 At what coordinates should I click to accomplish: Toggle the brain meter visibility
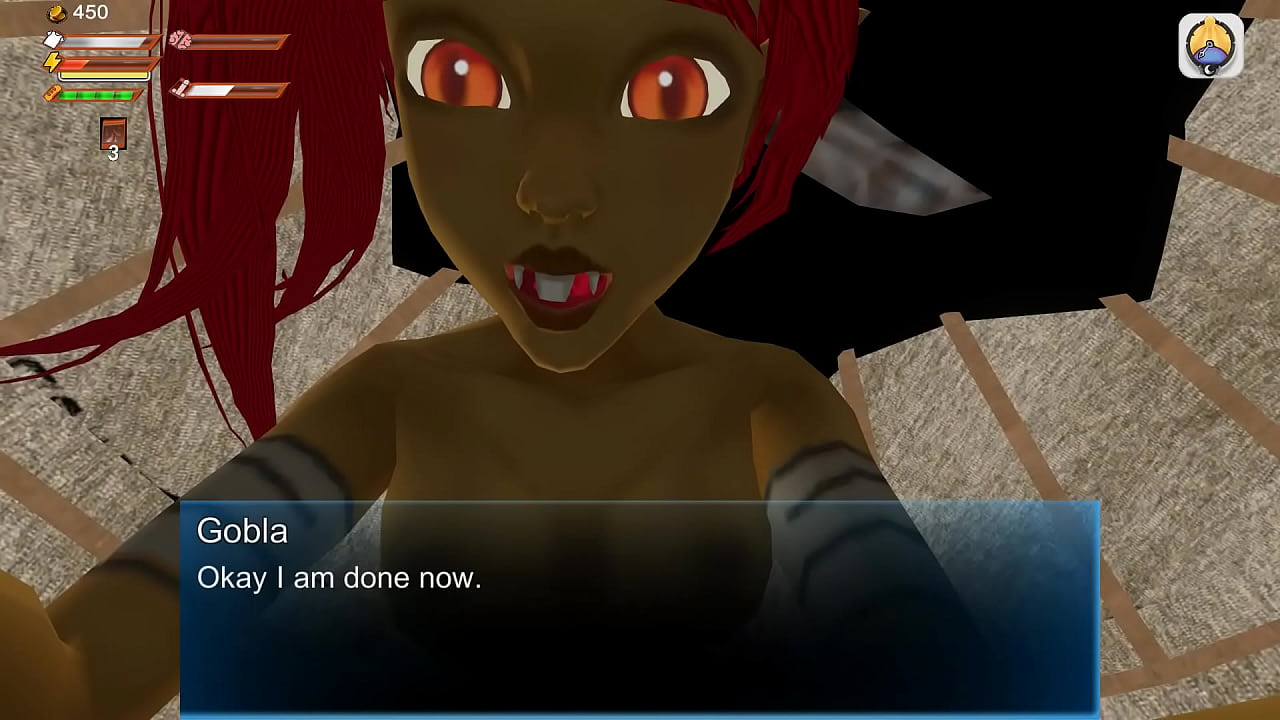(237, 40)
